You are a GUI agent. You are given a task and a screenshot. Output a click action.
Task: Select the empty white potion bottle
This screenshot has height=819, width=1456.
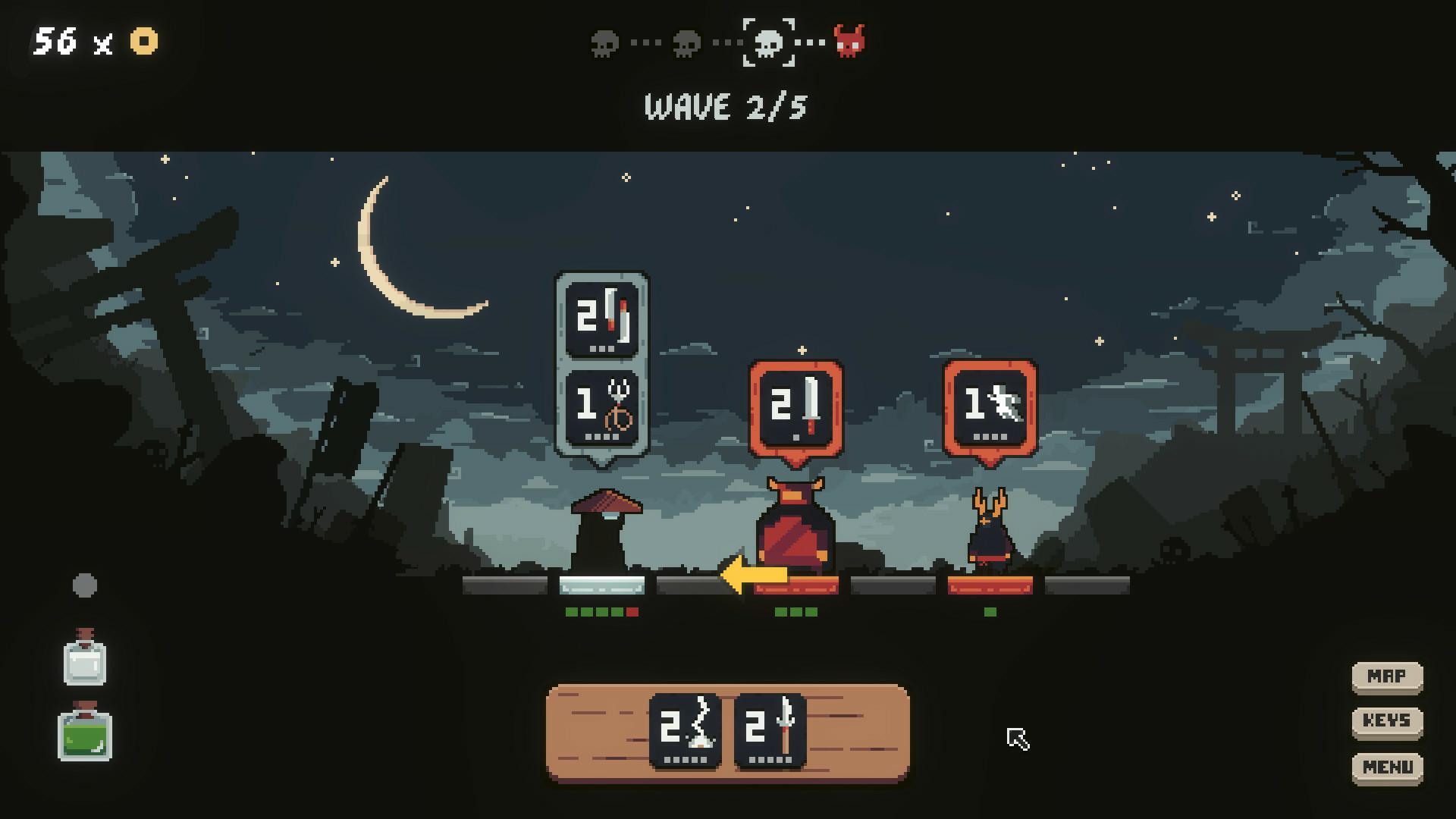pos(85,658)
